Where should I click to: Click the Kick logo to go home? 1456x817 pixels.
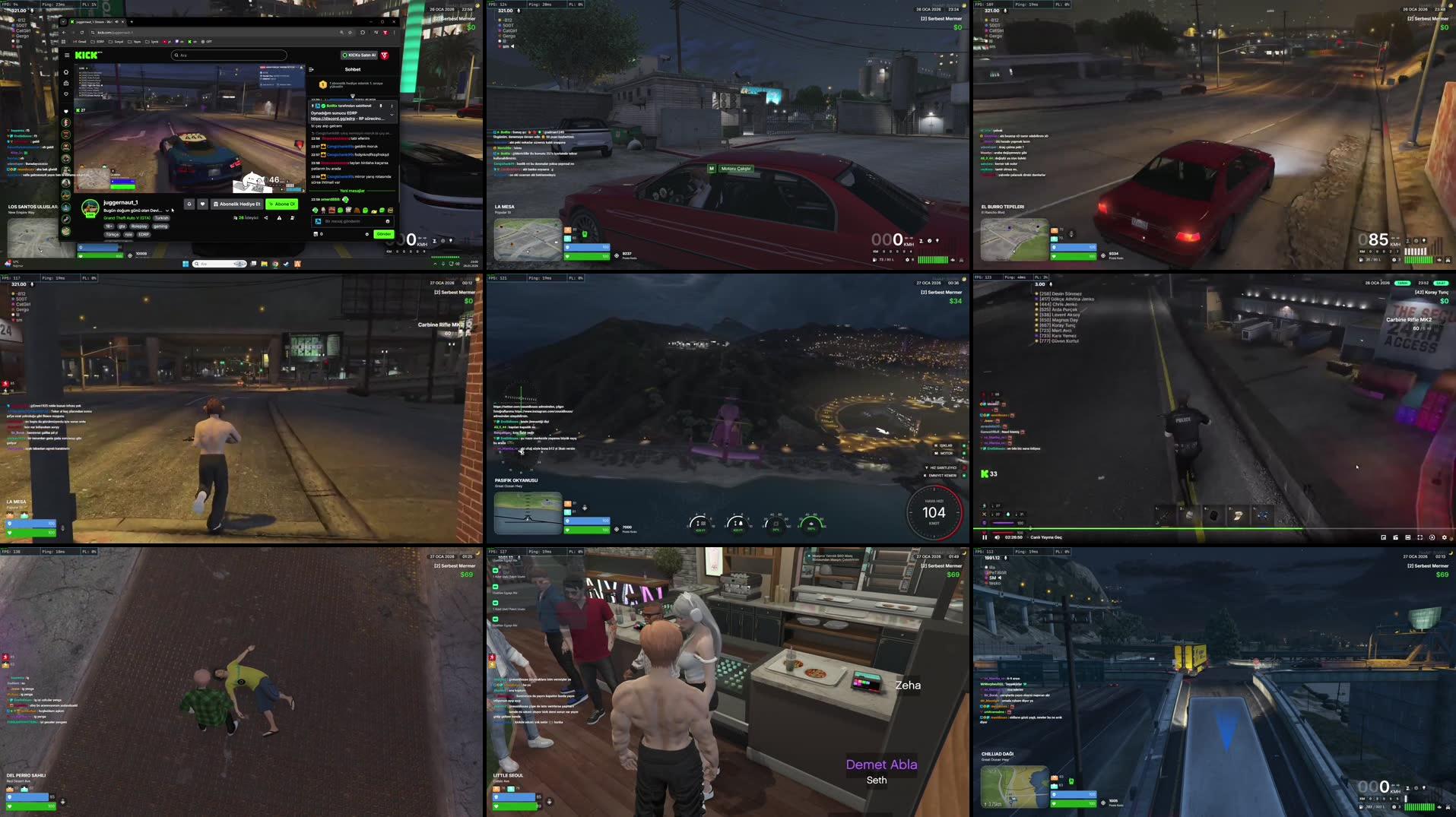[x=87, y=55]
